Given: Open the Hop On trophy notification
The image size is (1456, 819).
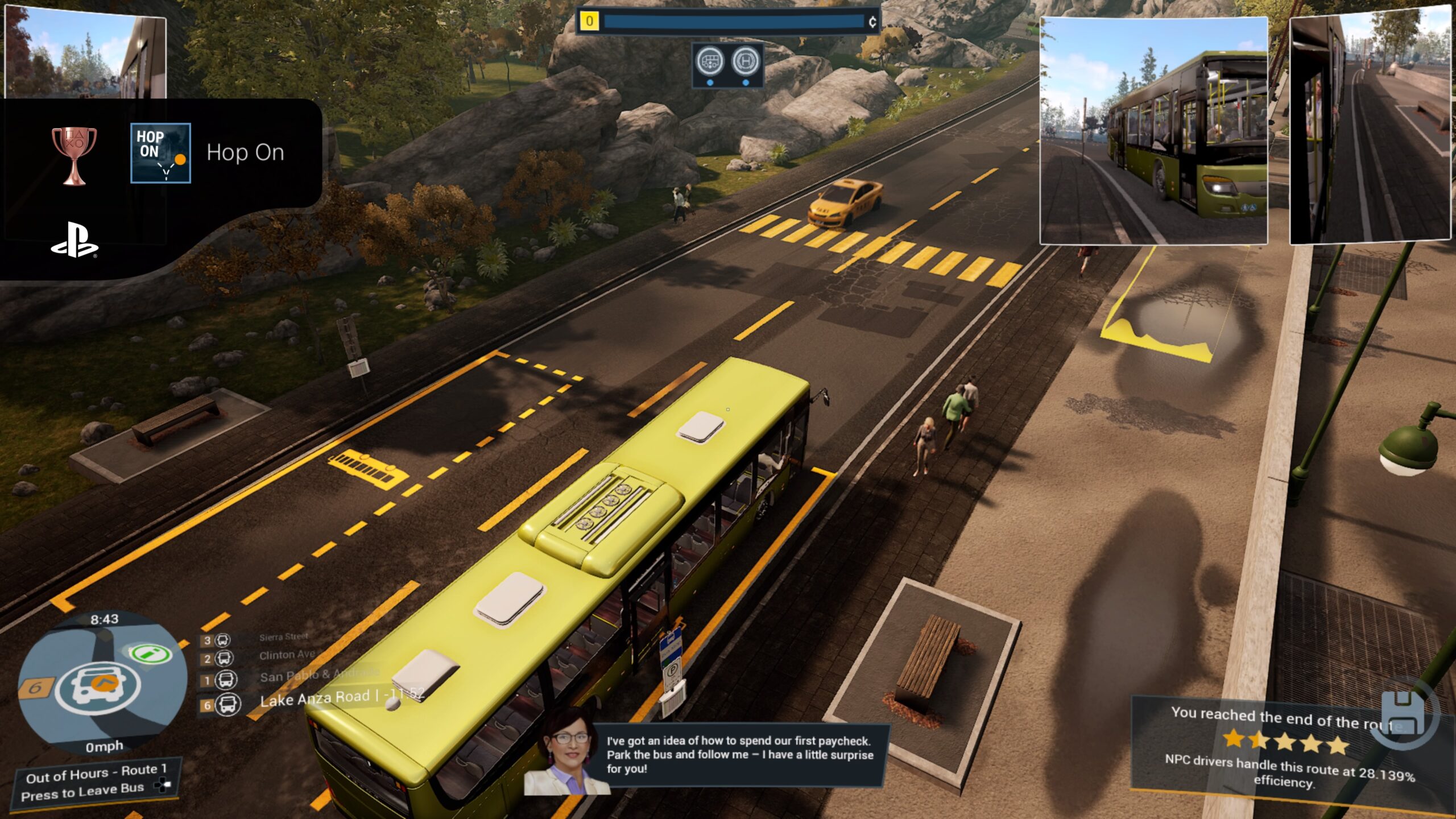Looking at the screenshot, I should point(171,152).
